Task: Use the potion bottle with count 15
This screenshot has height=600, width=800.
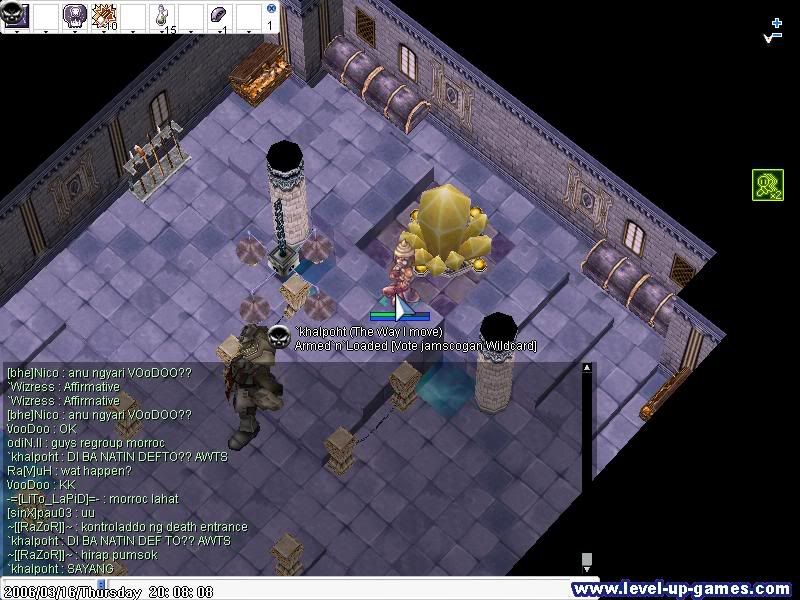Action: (163, 16)
